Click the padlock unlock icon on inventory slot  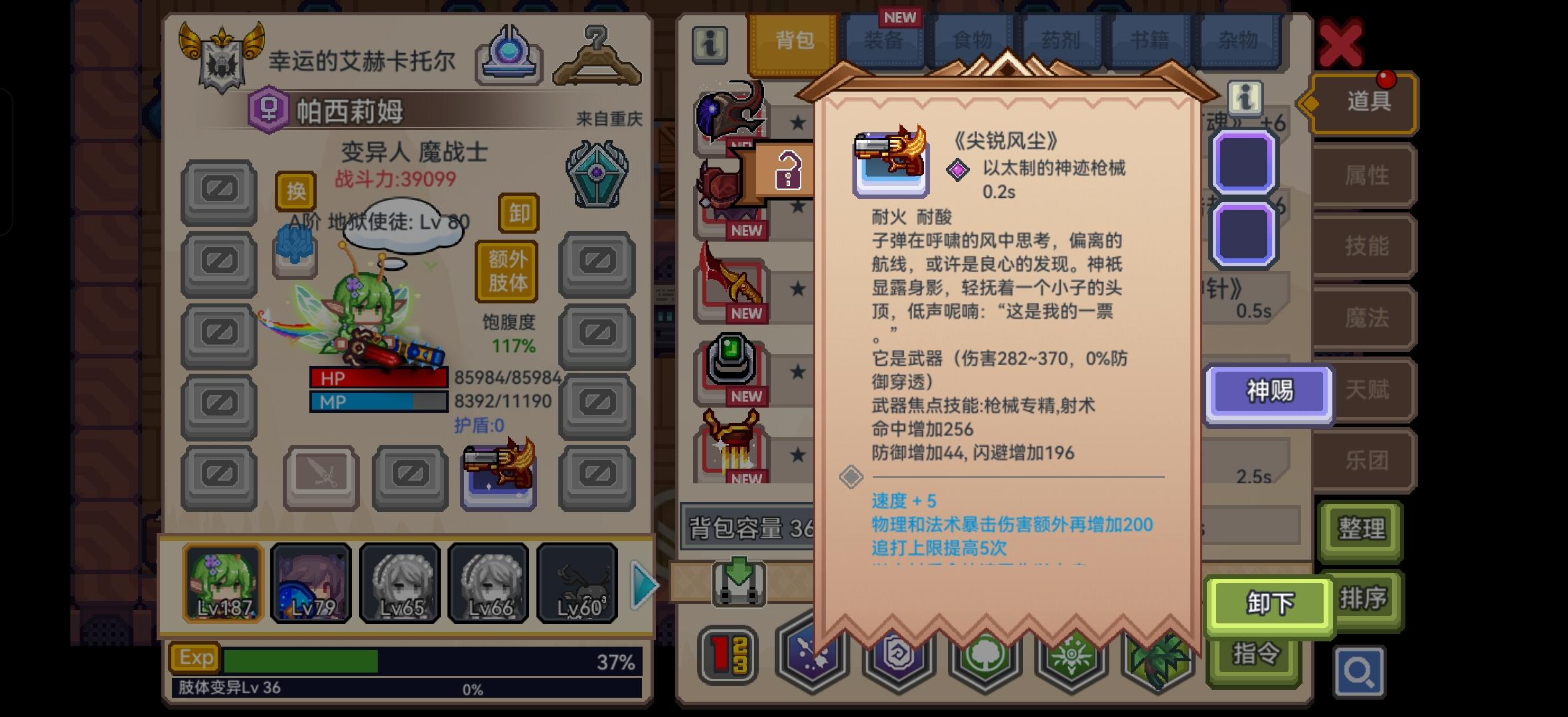point(787,171)
